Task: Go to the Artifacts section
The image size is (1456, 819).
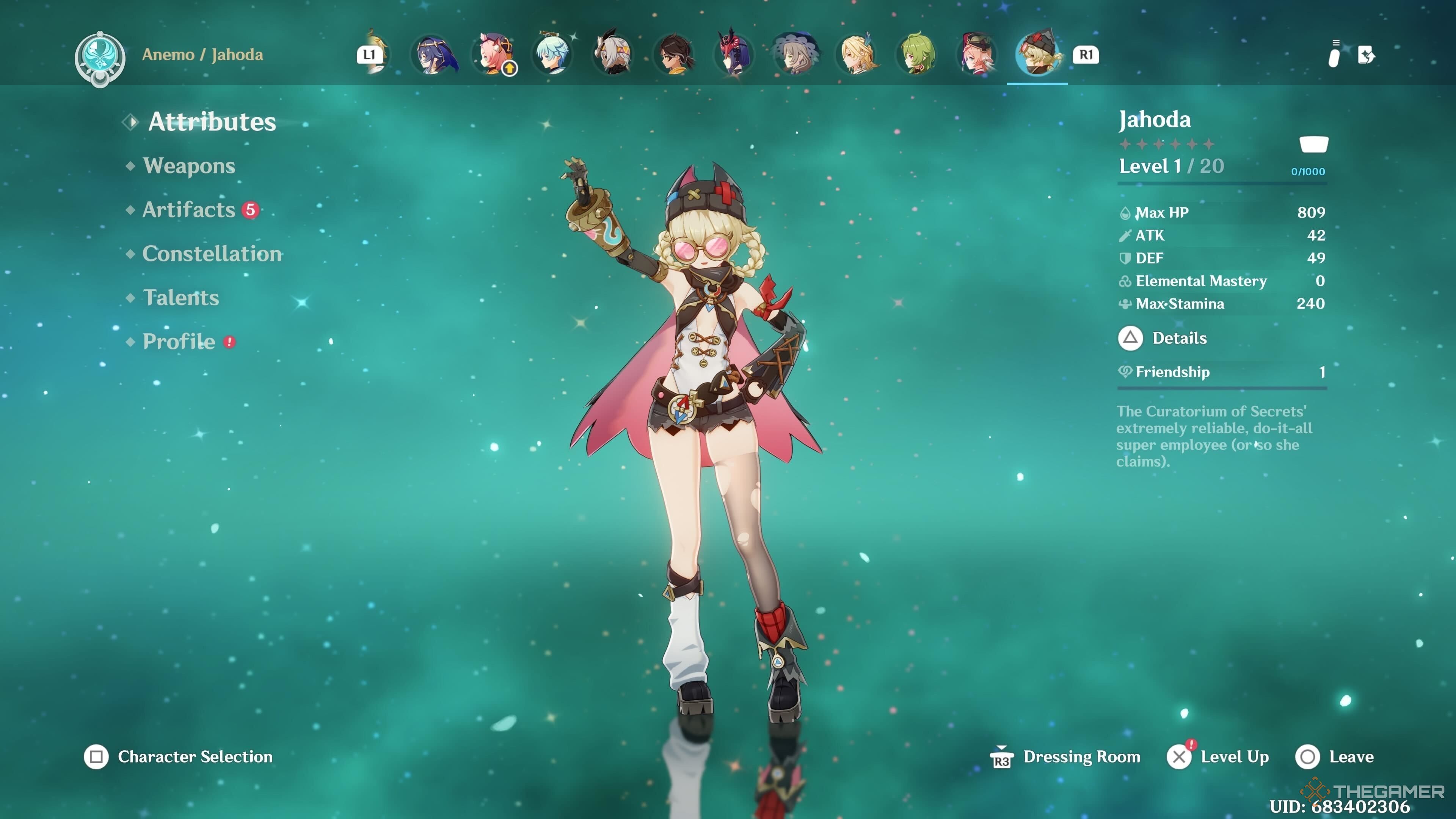Action: 189,210
